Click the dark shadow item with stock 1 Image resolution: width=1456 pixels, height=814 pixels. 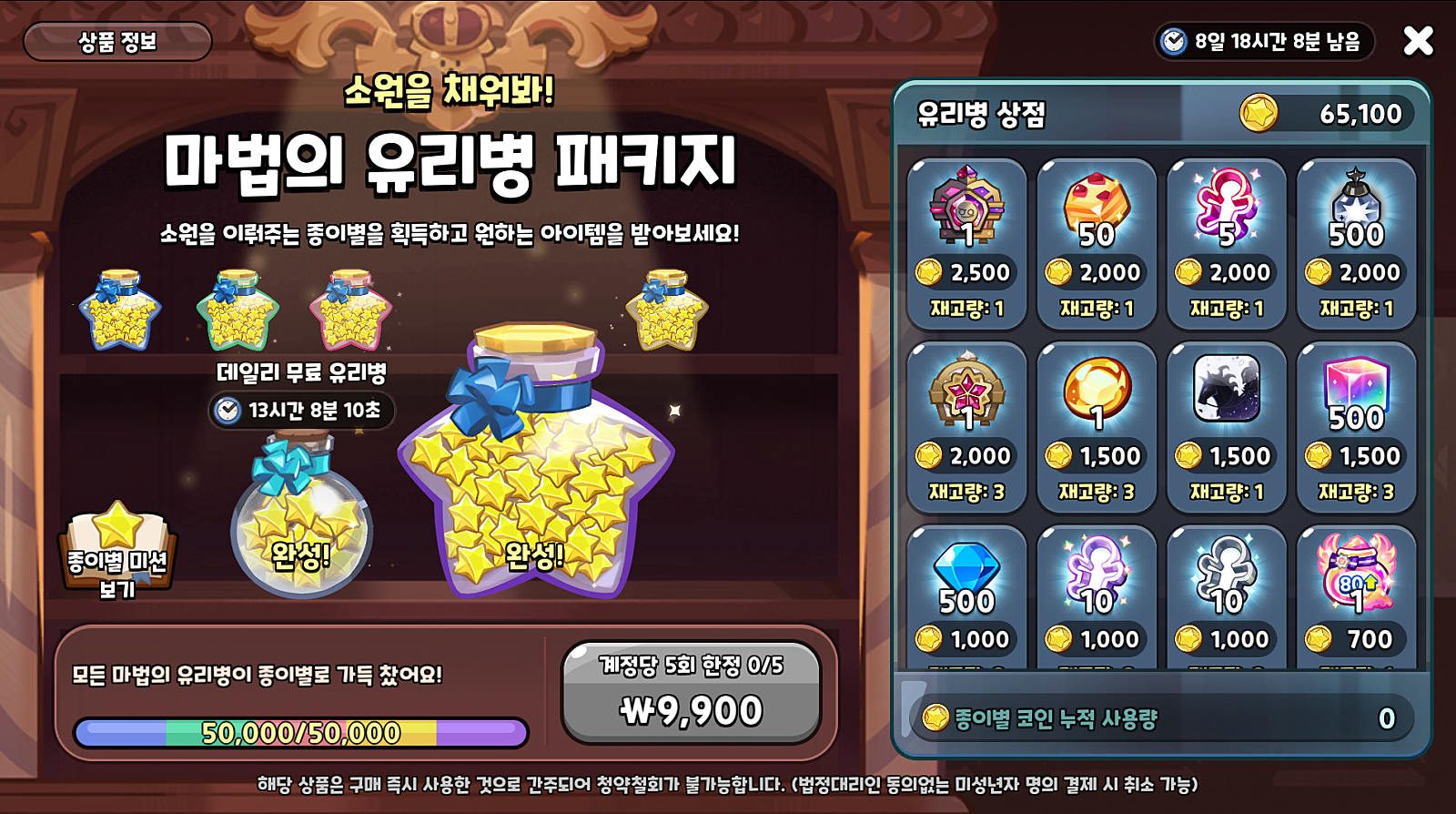(x=1227, y=422)
